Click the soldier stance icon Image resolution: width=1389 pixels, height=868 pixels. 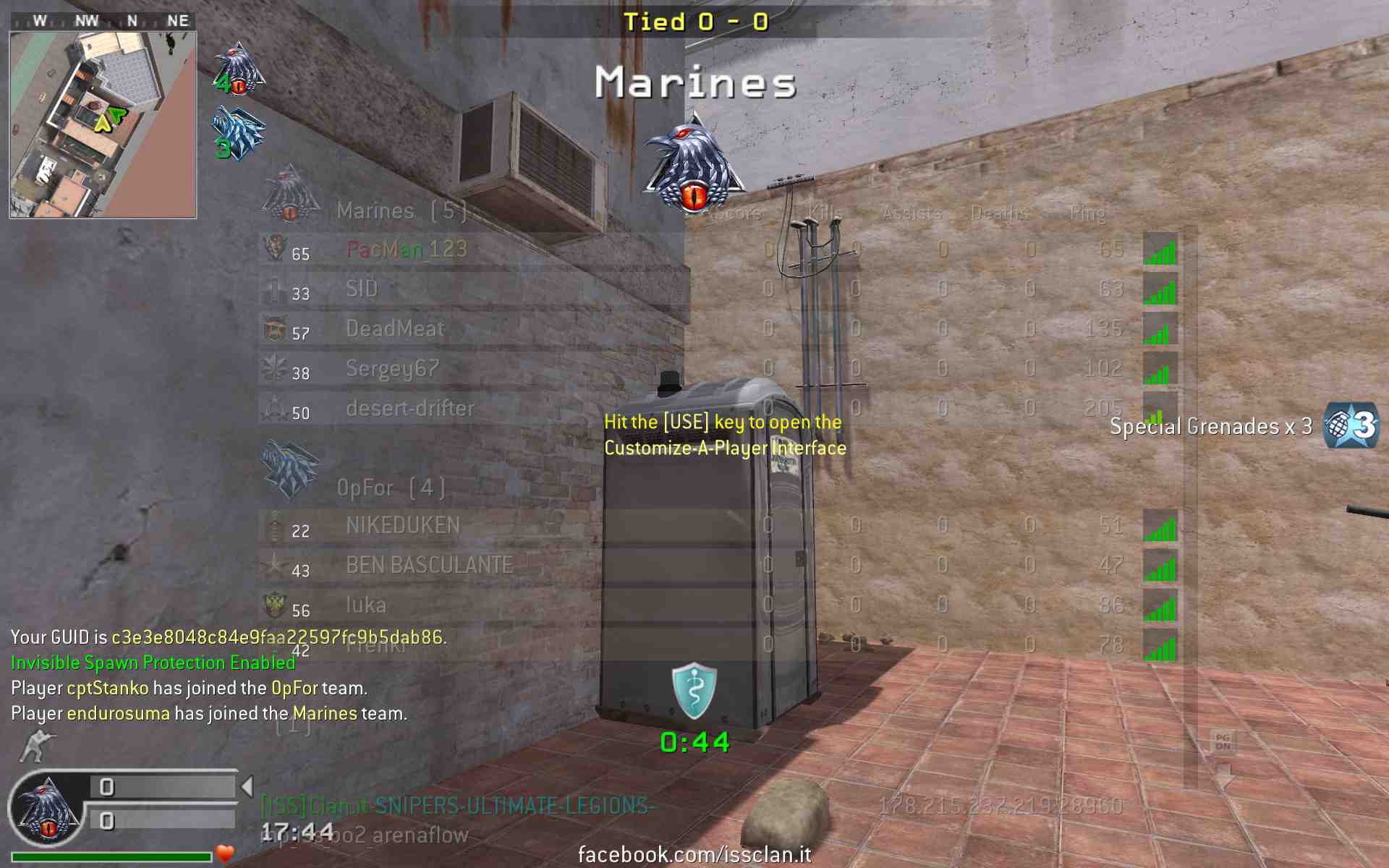[36, 746]
